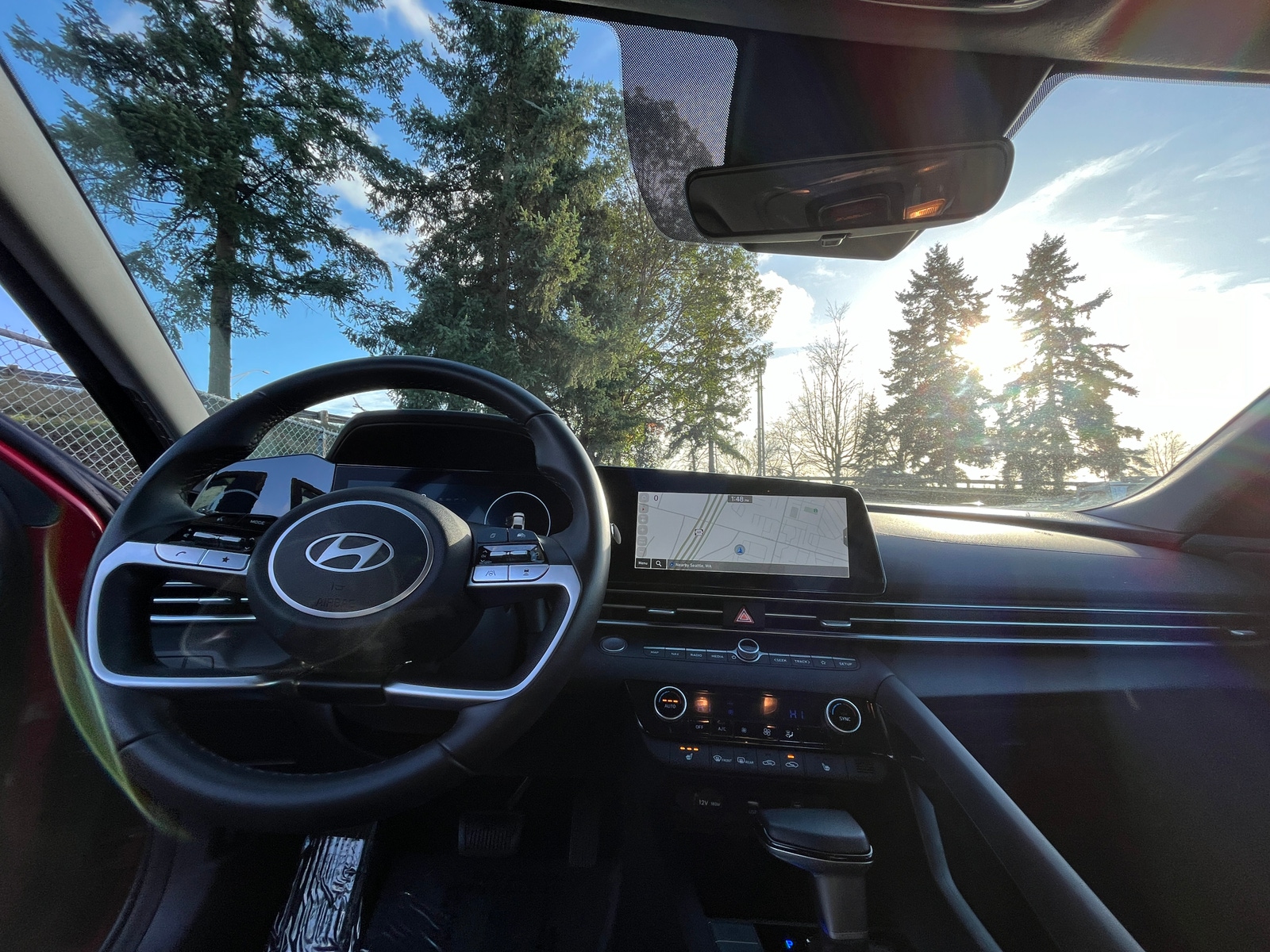Open SETUP from the console button row
The height and width of the screenshot is (952, 1270).
point(846,664)
